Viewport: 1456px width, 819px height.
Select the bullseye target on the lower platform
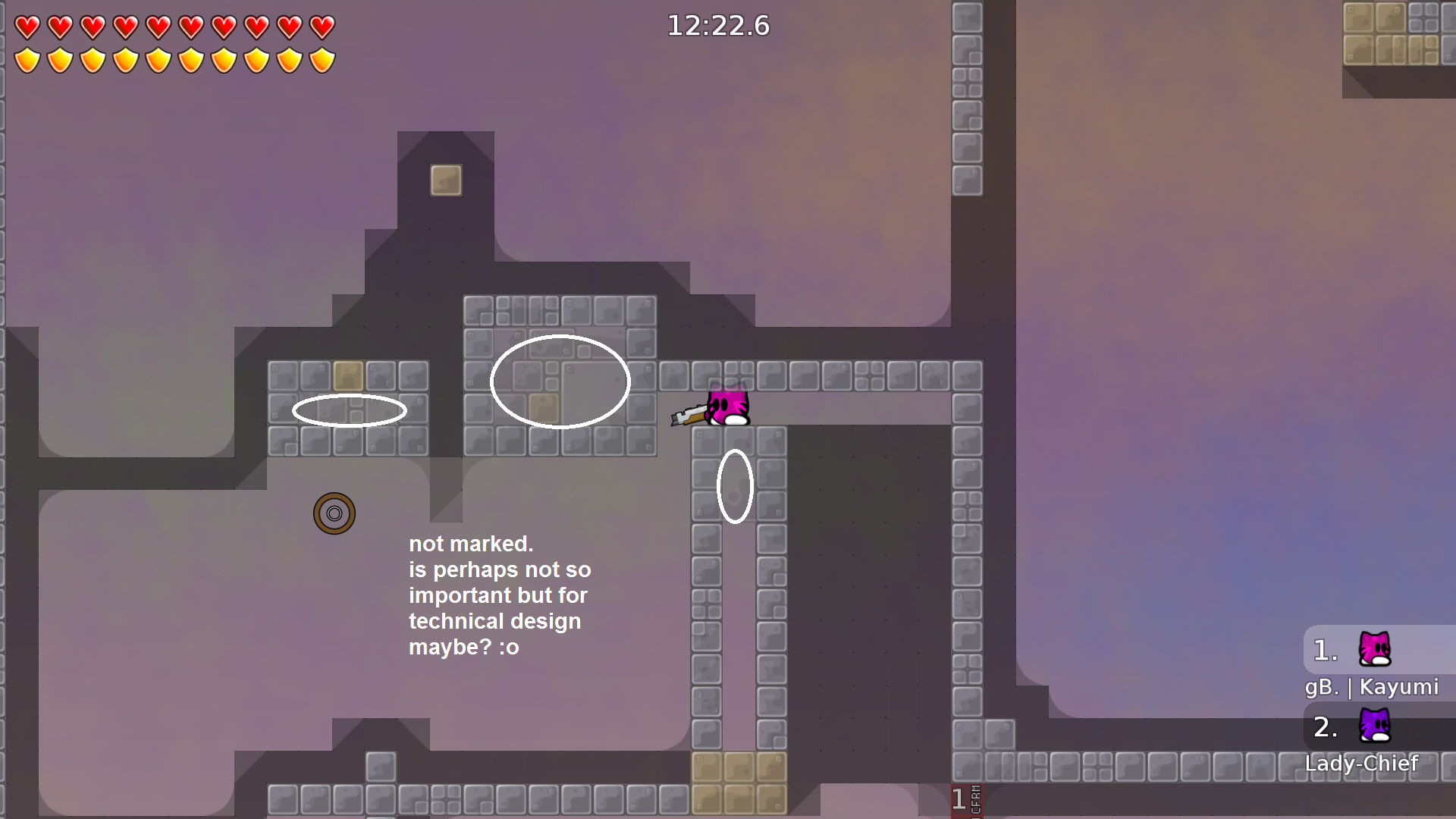[335, 513]
